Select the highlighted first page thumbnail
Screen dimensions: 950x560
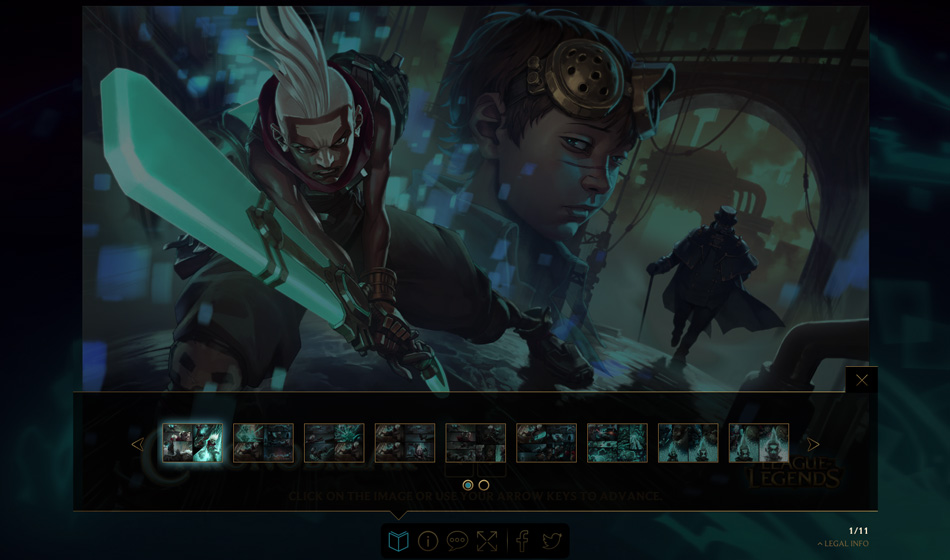pyautogui.click(x=193, y=443)
